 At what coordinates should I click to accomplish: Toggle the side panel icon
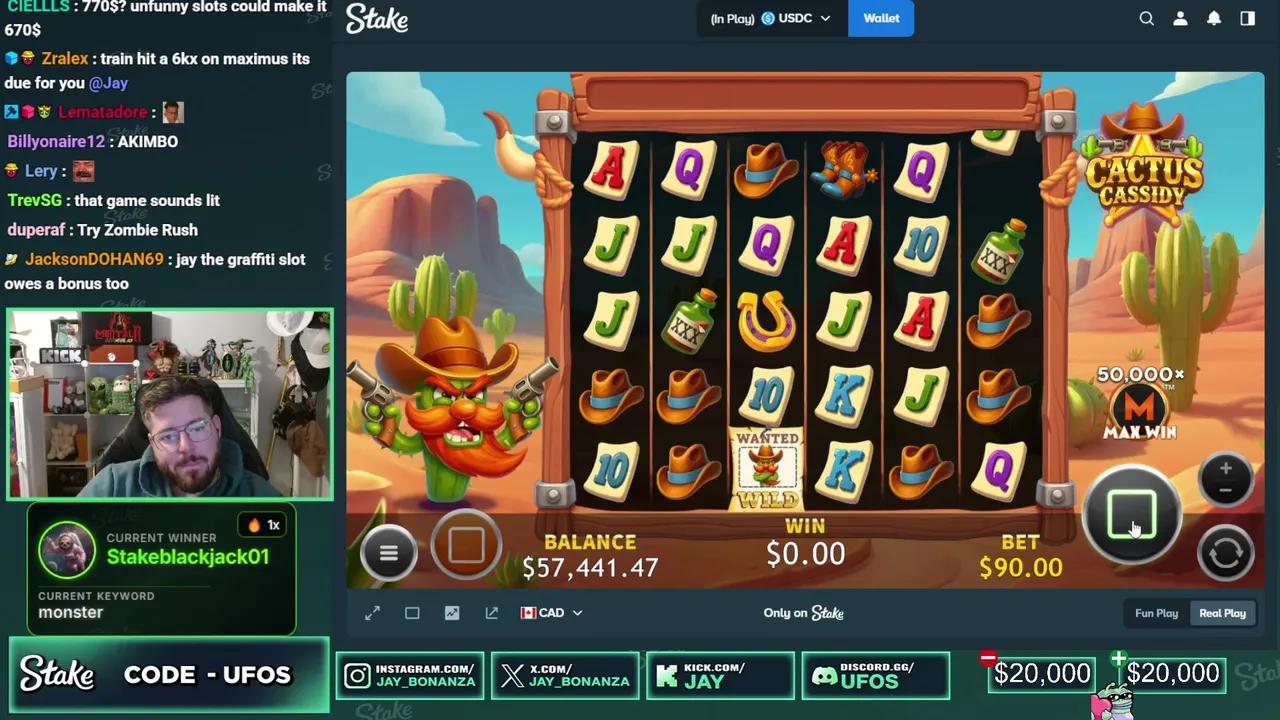point(1246,18)
